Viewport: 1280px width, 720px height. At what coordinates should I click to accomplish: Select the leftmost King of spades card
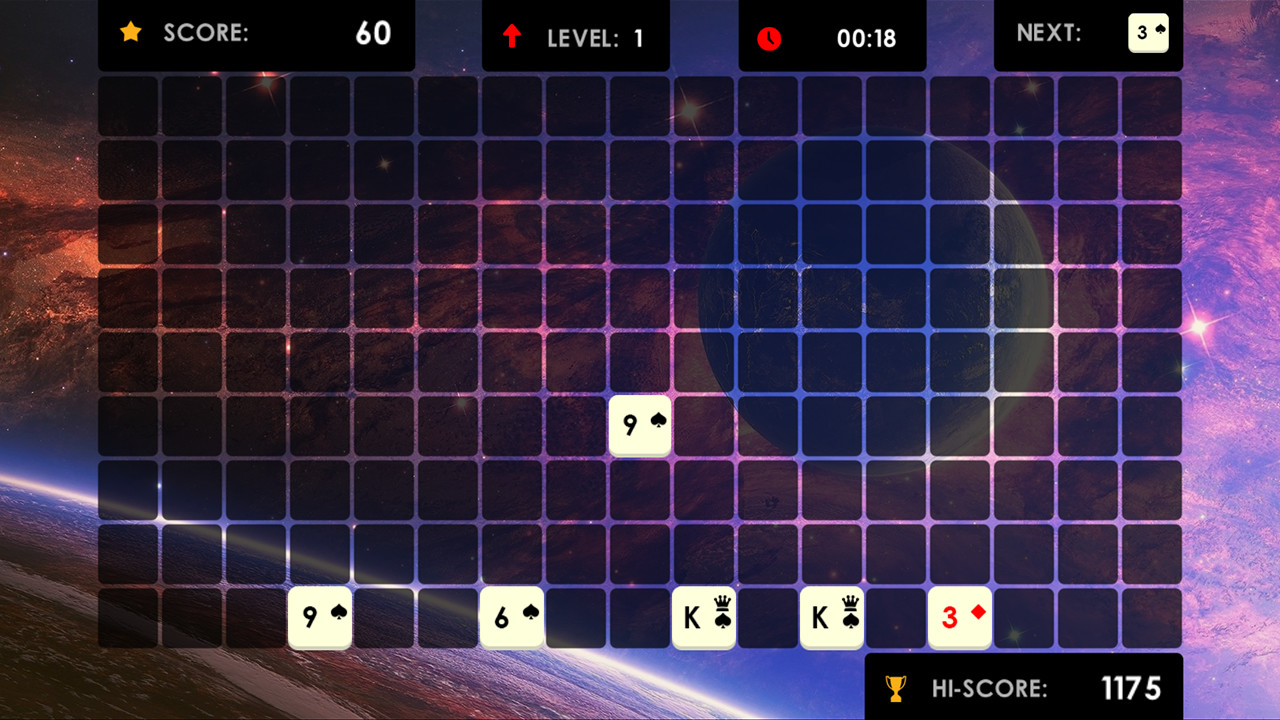[x=704, y=617]
